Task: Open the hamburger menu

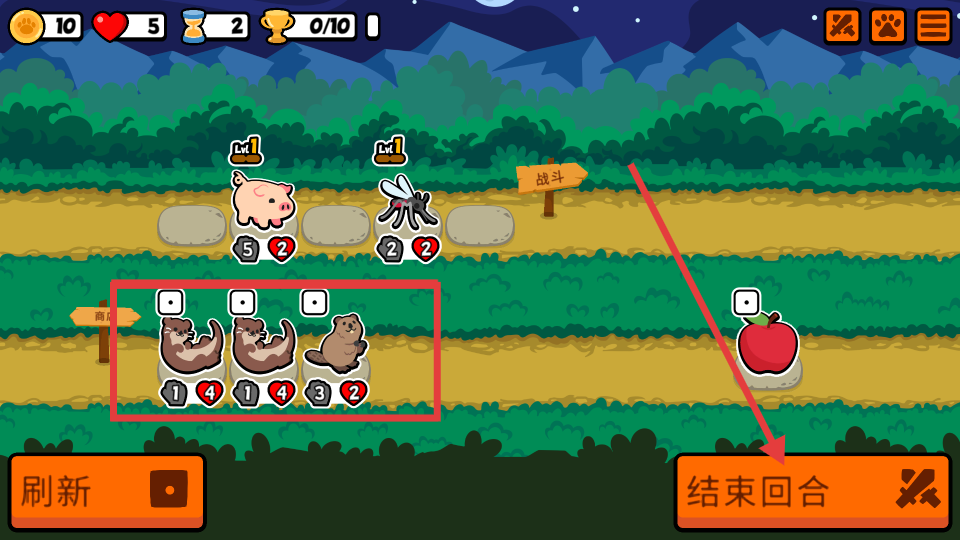Action: pos(933,26)
